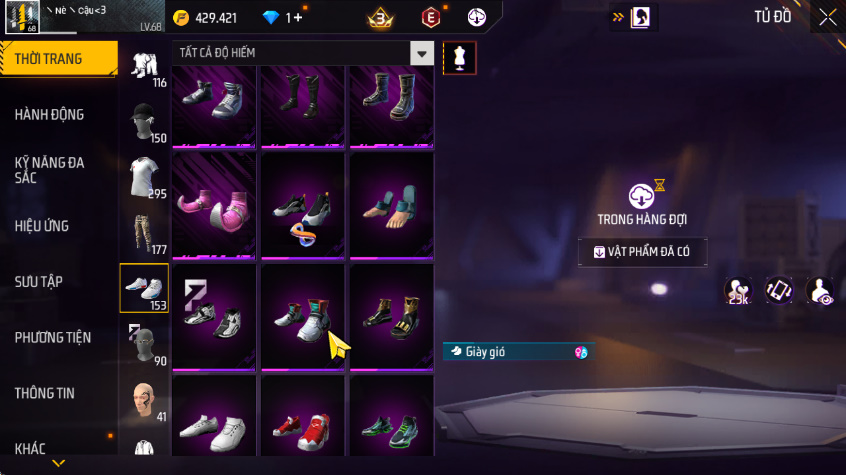This screenshot has width=846, height=475.
Task: Open the PHƯƠNG TIỆN section
Action: pyautogui.click(x=52, y=338)
